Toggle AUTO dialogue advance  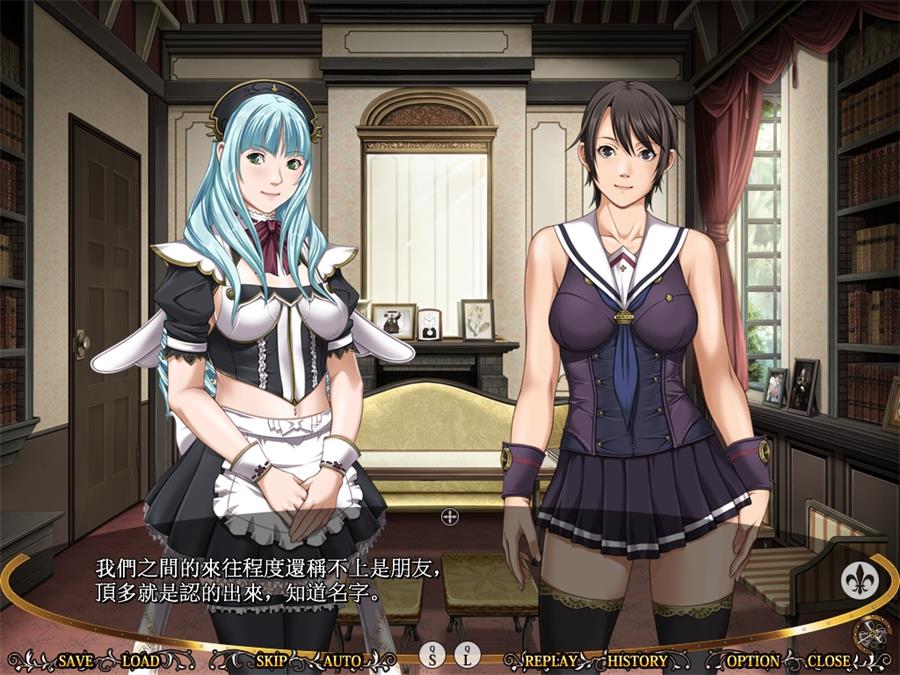coord(342,660)
